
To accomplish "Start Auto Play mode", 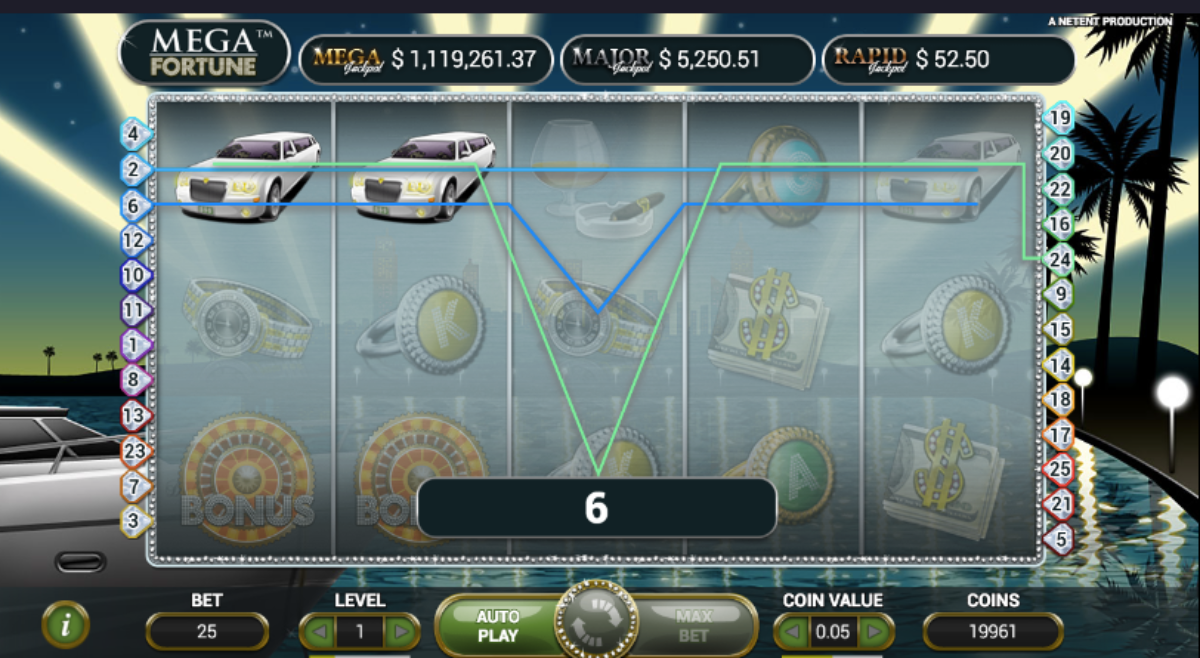I will point(497,626).
